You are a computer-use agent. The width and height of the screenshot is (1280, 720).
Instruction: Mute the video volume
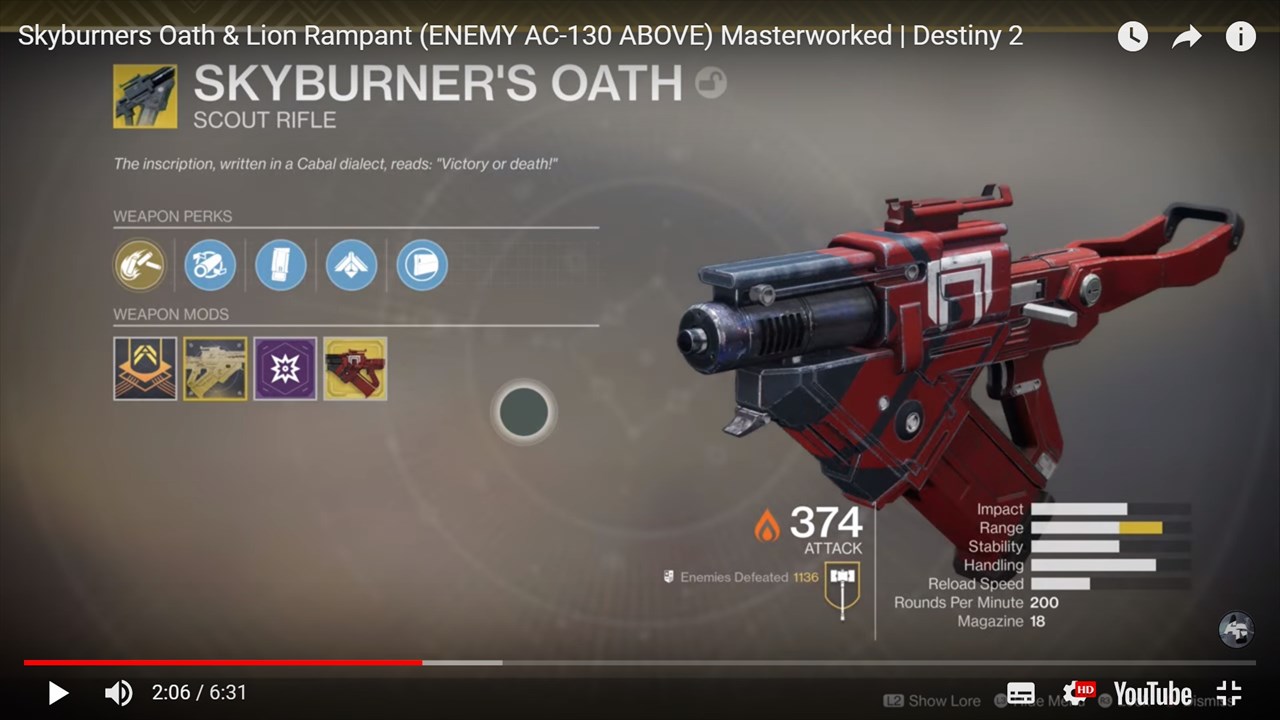coord(119,692)
